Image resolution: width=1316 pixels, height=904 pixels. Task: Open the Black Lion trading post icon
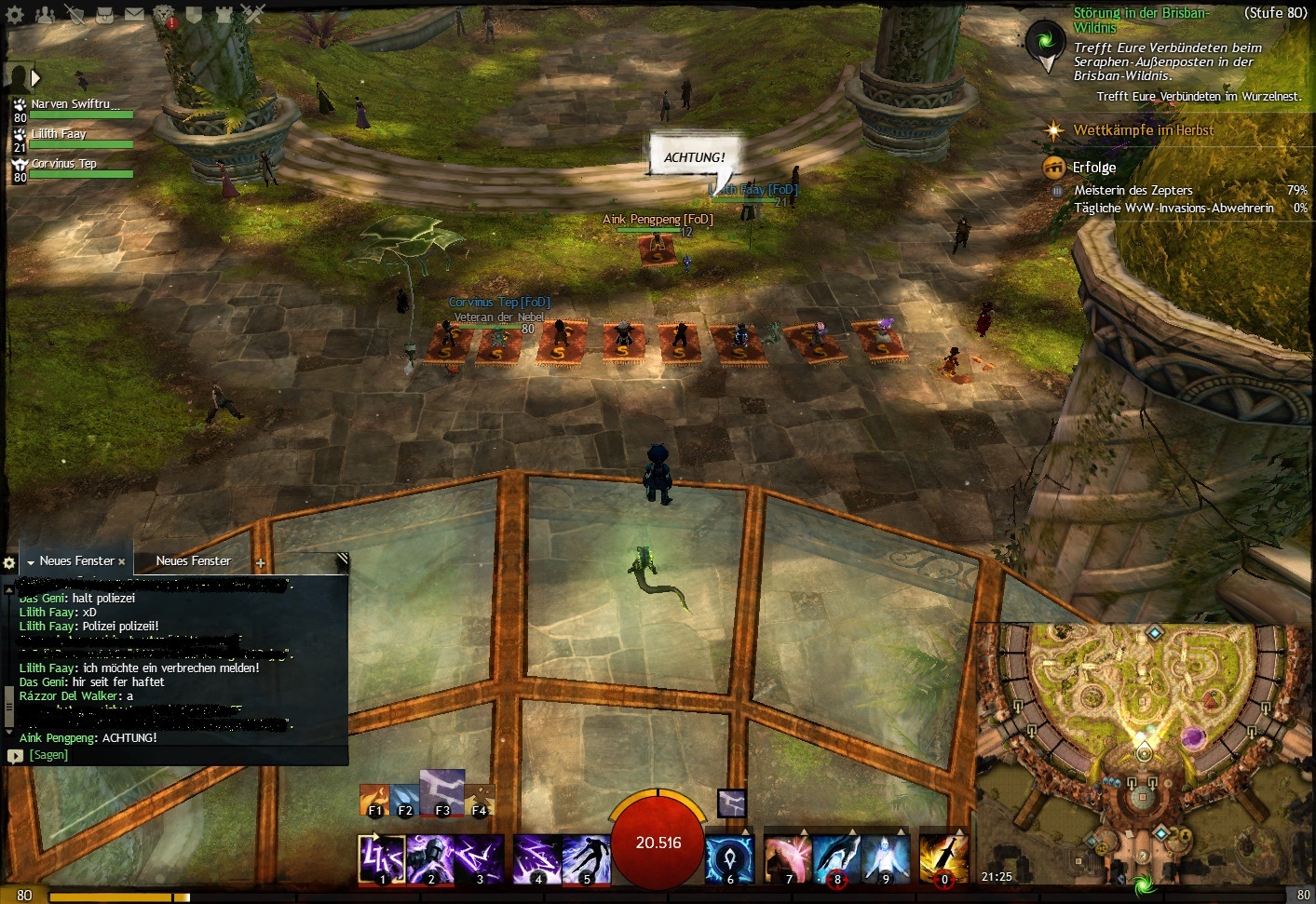pyautogui.click(x=165, y=14)
